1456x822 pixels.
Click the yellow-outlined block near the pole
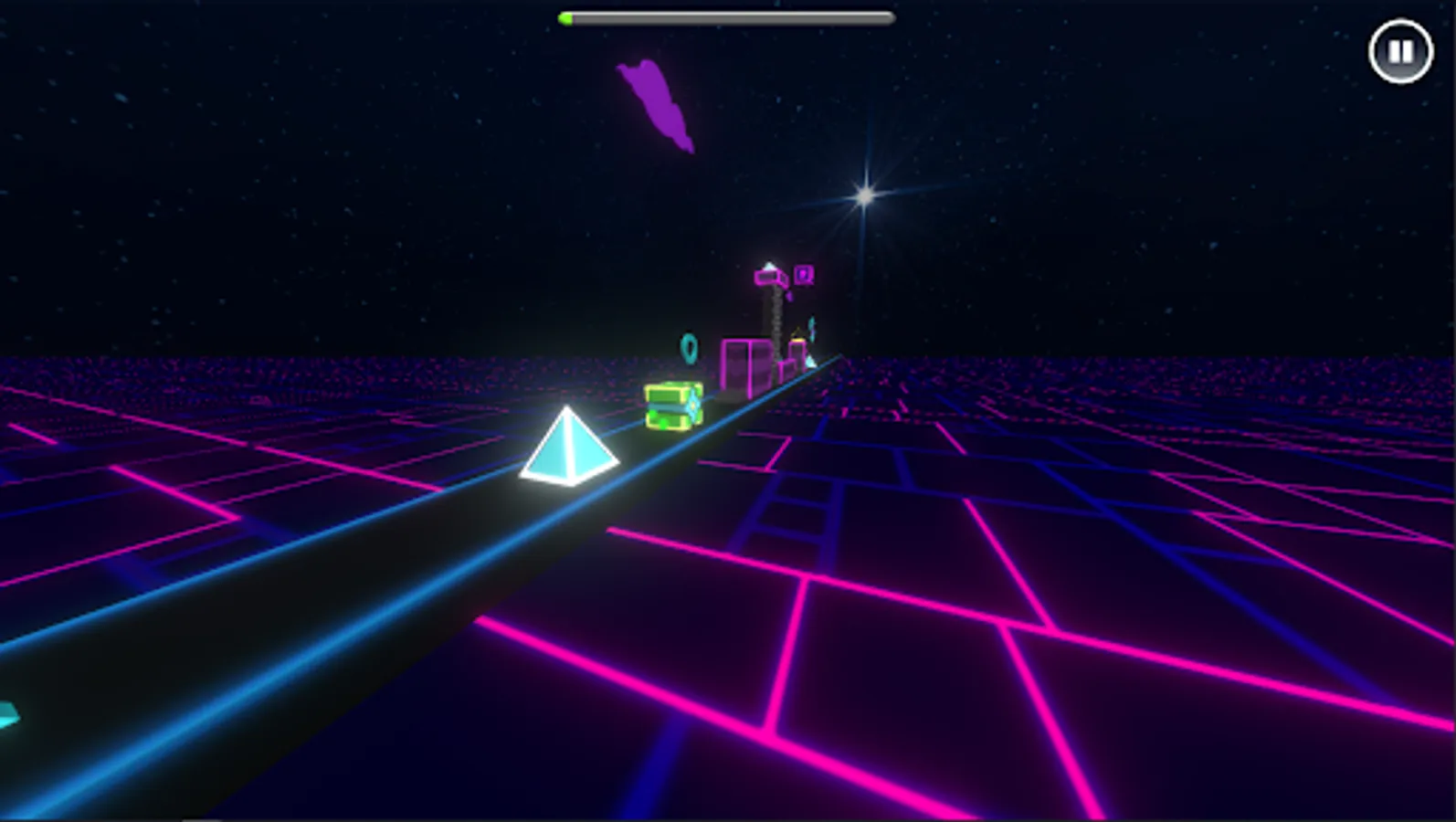click(797, 338)
